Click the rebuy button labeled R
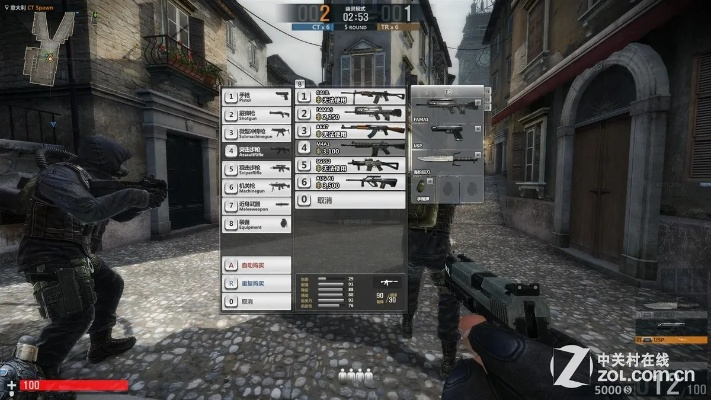The height and width of the screenshot is (400, 711). coord(257,283)
